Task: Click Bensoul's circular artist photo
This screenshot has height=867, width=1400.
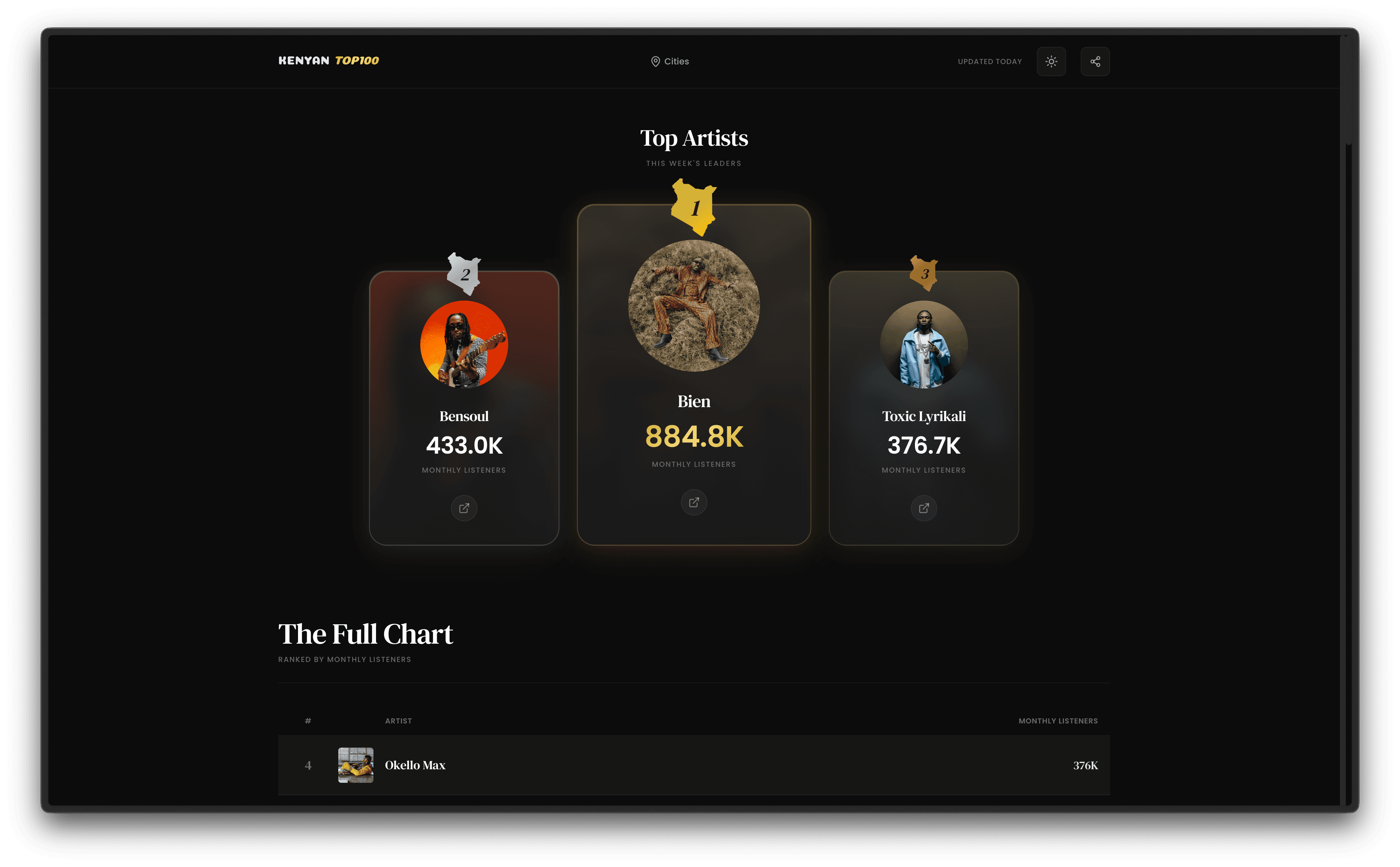Action: [x=464, y=345]
